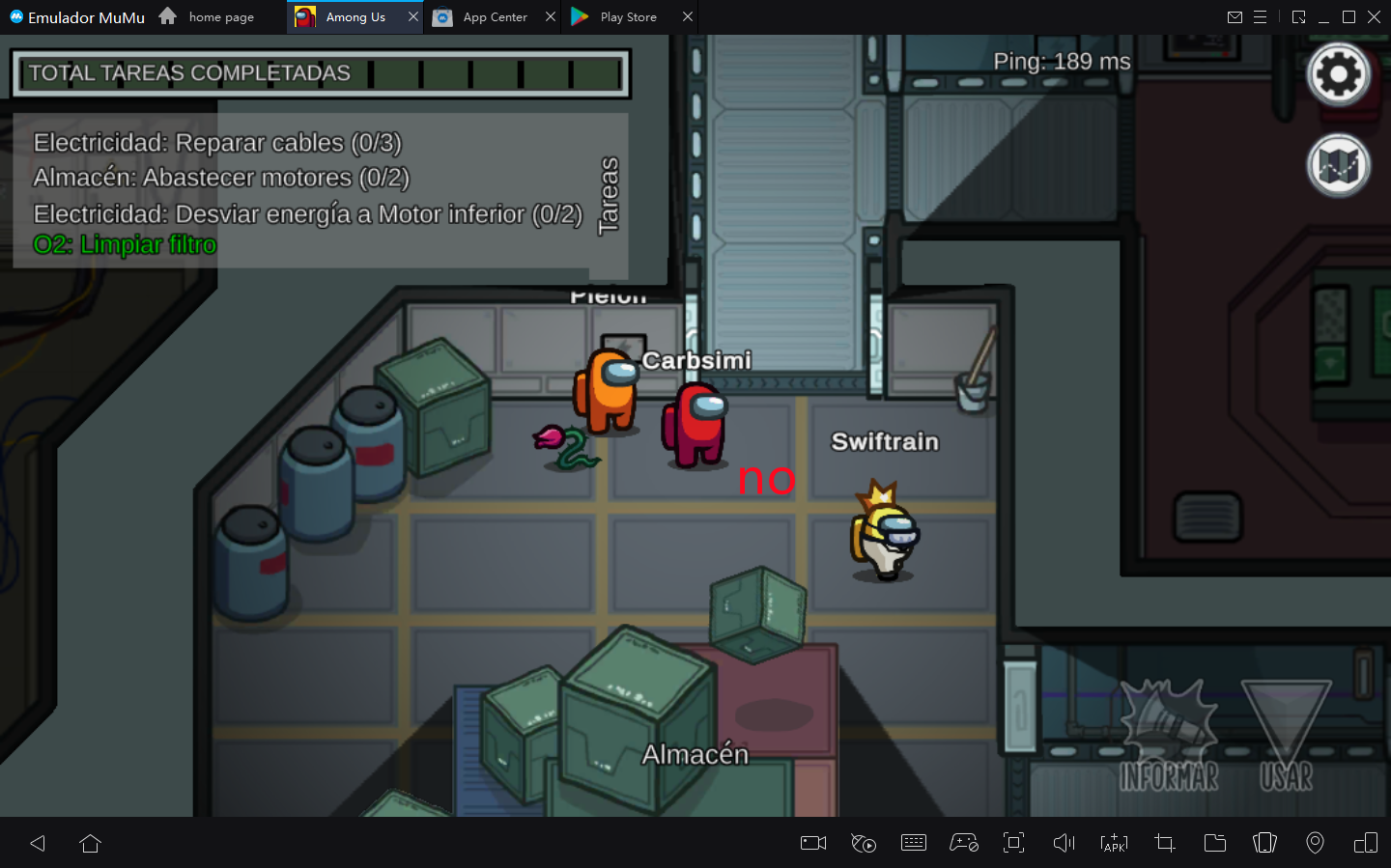Screen dimensions: 1391x868
Task: Tap the USAR use button
Action: [1286, 739]
